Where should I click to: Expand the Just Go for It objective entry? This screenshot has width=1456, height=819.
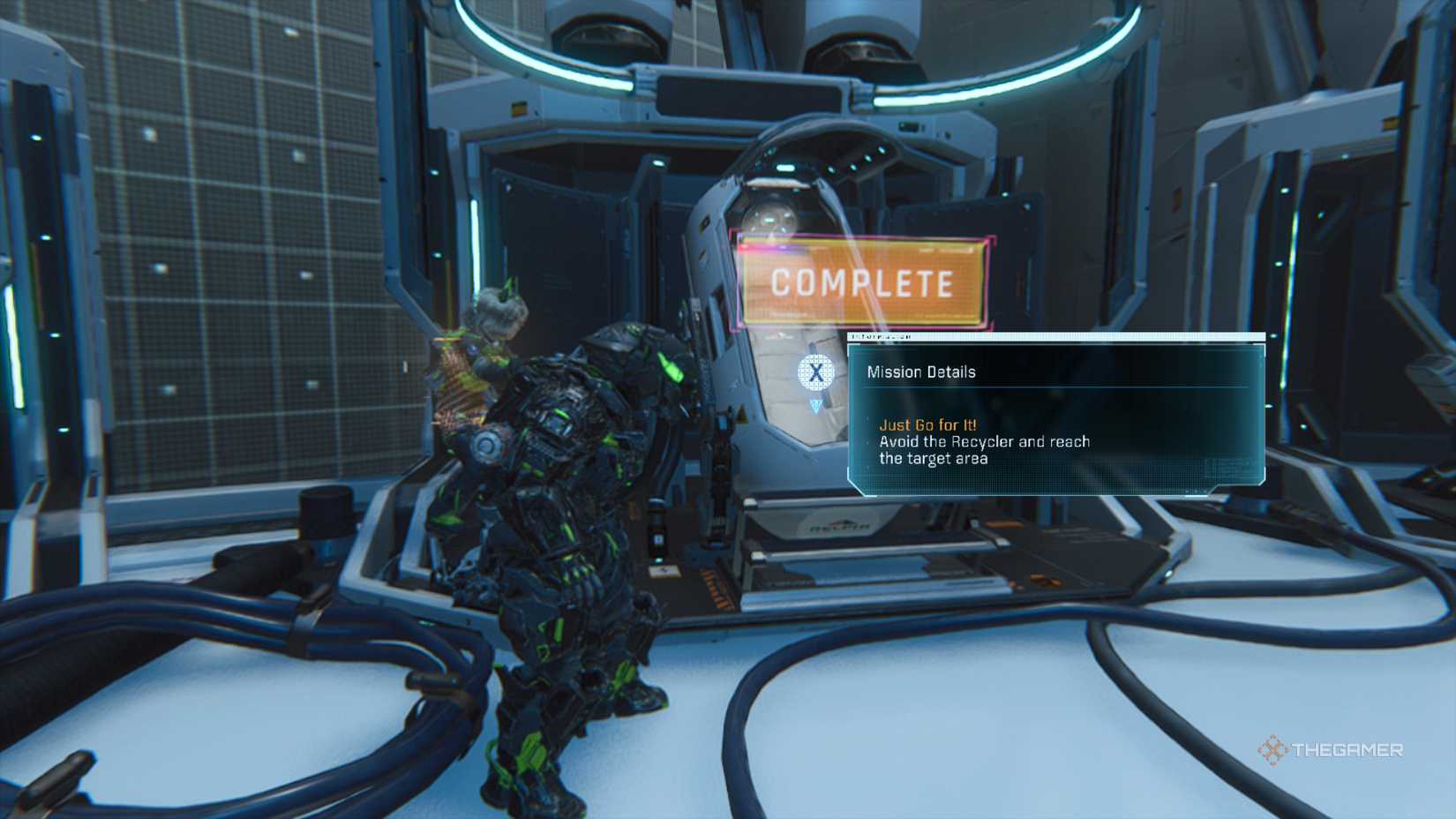(x=925, y=425)
